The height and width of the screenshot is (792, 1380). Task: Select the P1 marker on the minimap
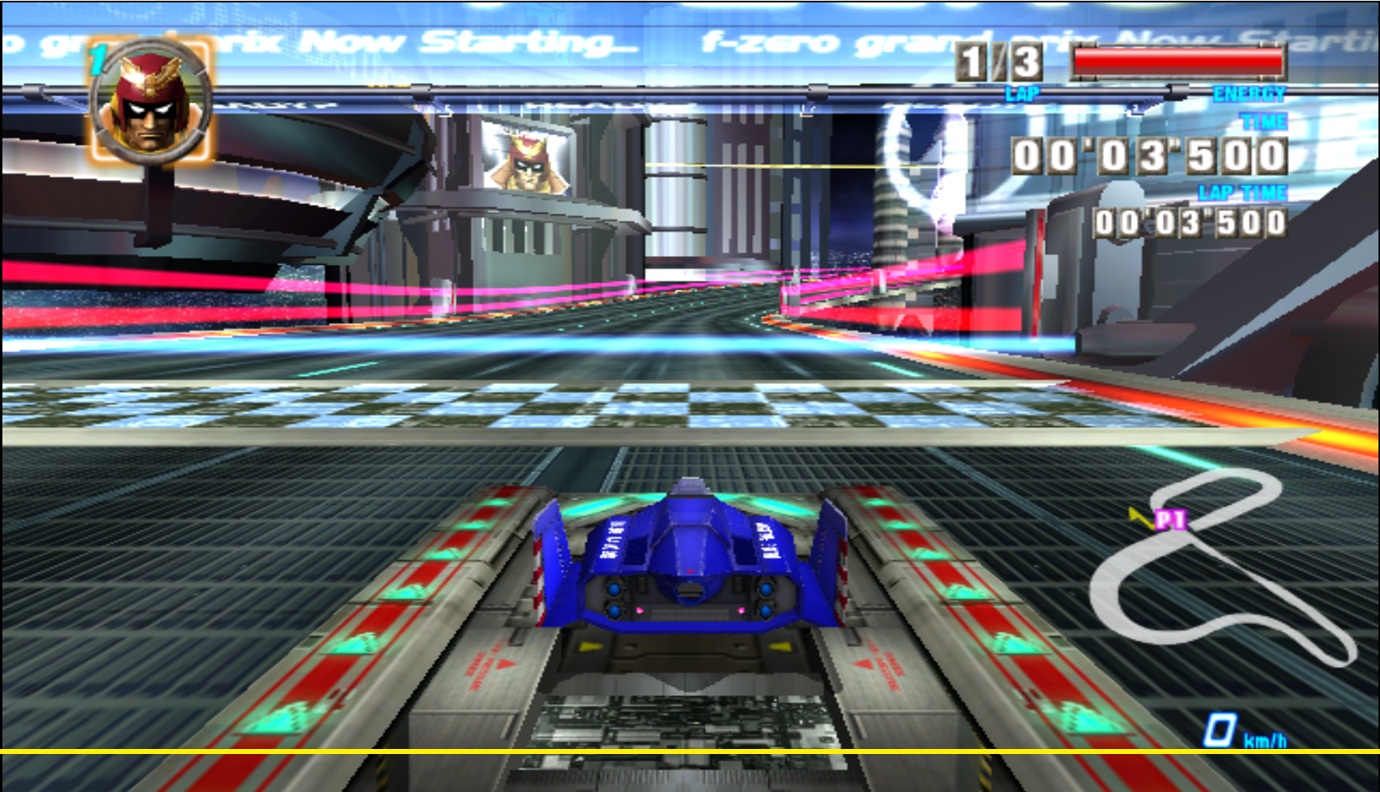(1170, 520)
